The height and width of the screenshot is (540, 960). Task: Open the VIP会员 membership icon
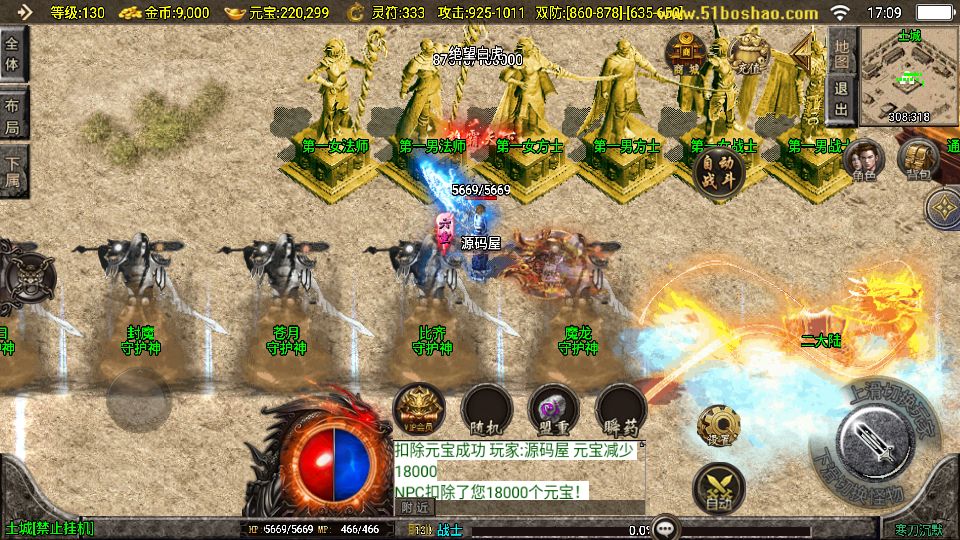coord(419,408)
